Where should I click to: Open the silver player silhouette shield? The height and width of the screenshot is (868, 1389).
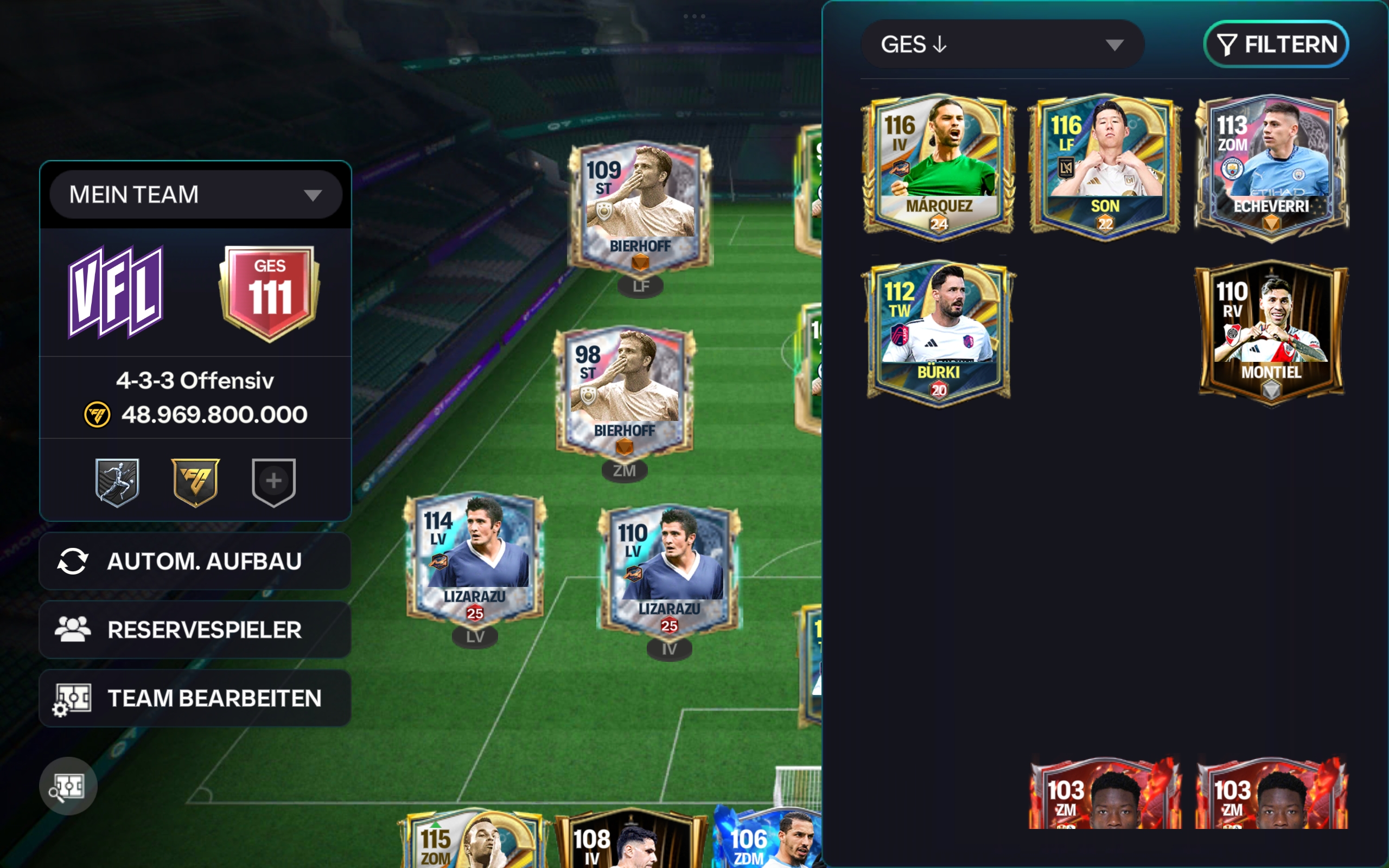coord(117,482)
